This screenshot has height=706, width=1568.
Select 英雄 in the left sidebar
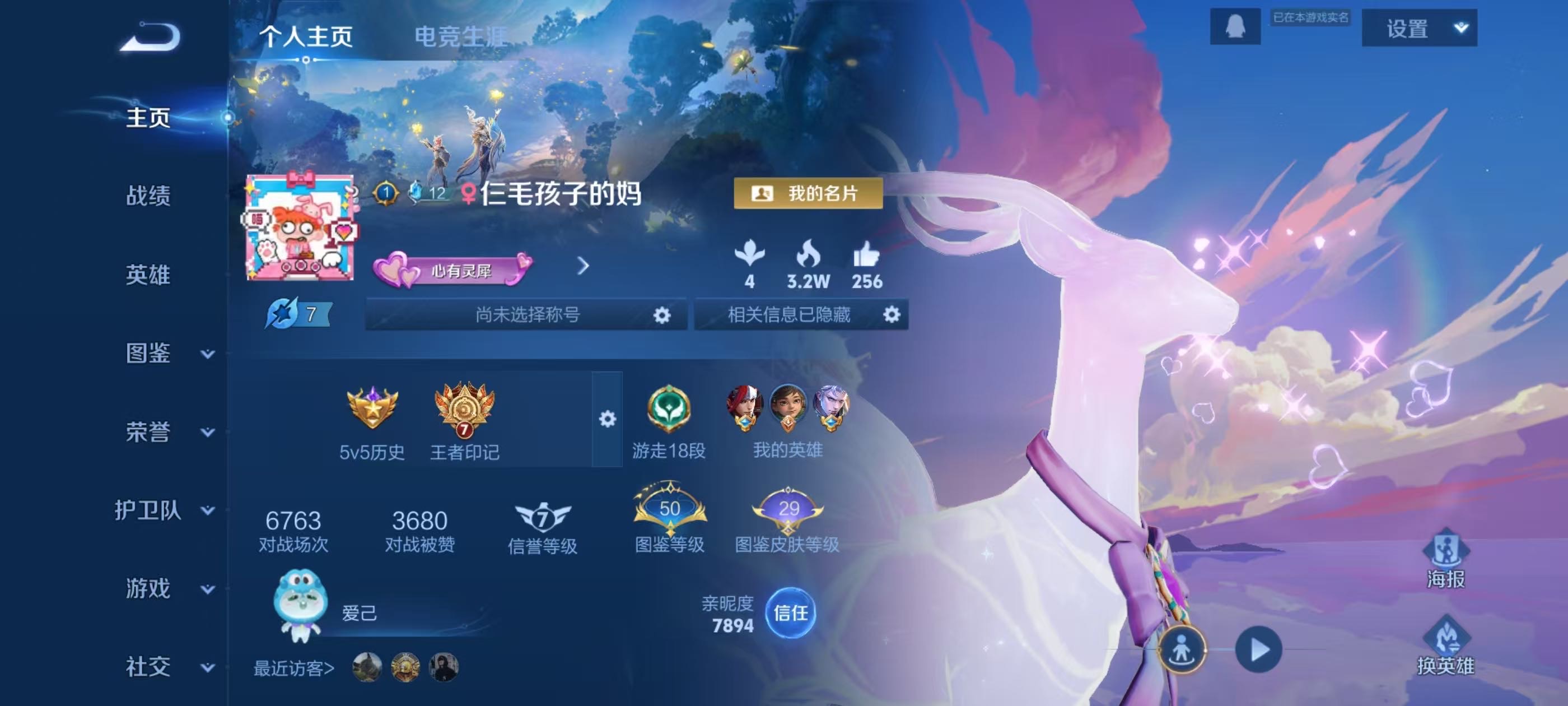148,275
